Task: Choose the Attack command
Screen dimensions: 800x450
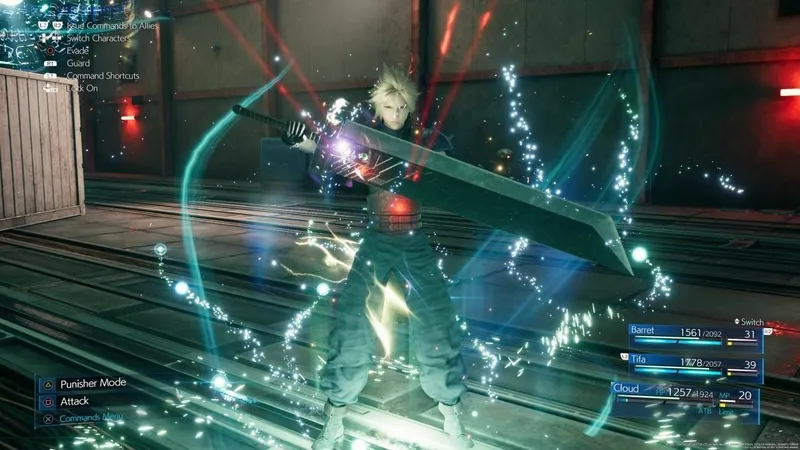Action: [74, 401]
